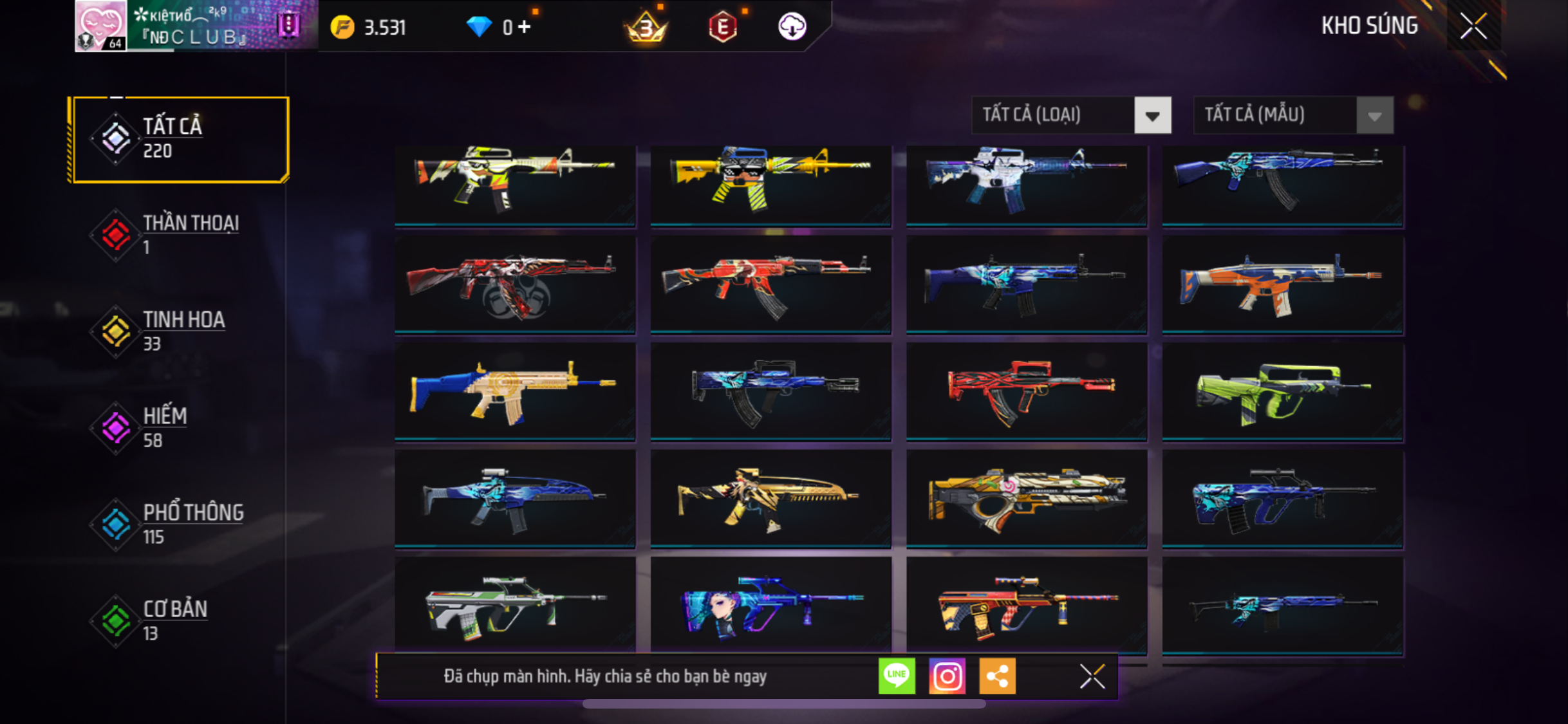Expand the Tất Cả (Mẫu) dropdown

(1293, 115)
